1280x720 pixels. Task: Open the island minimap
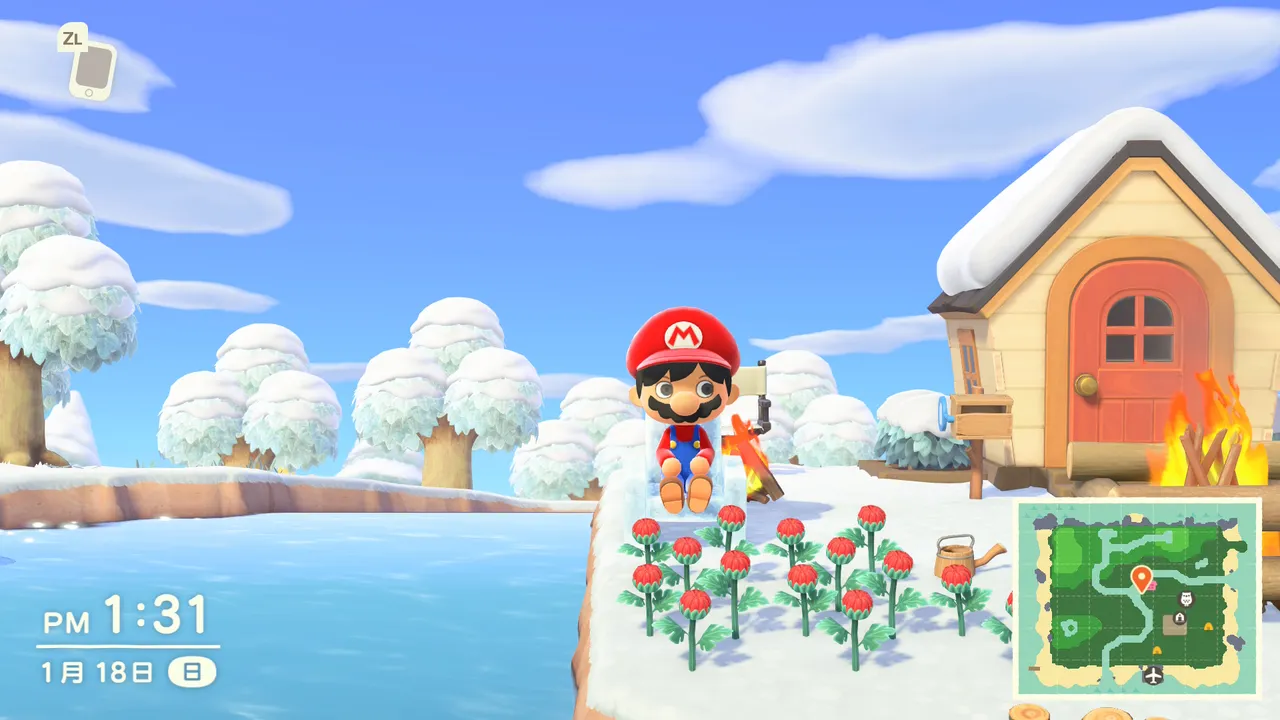pos(1138,599)
